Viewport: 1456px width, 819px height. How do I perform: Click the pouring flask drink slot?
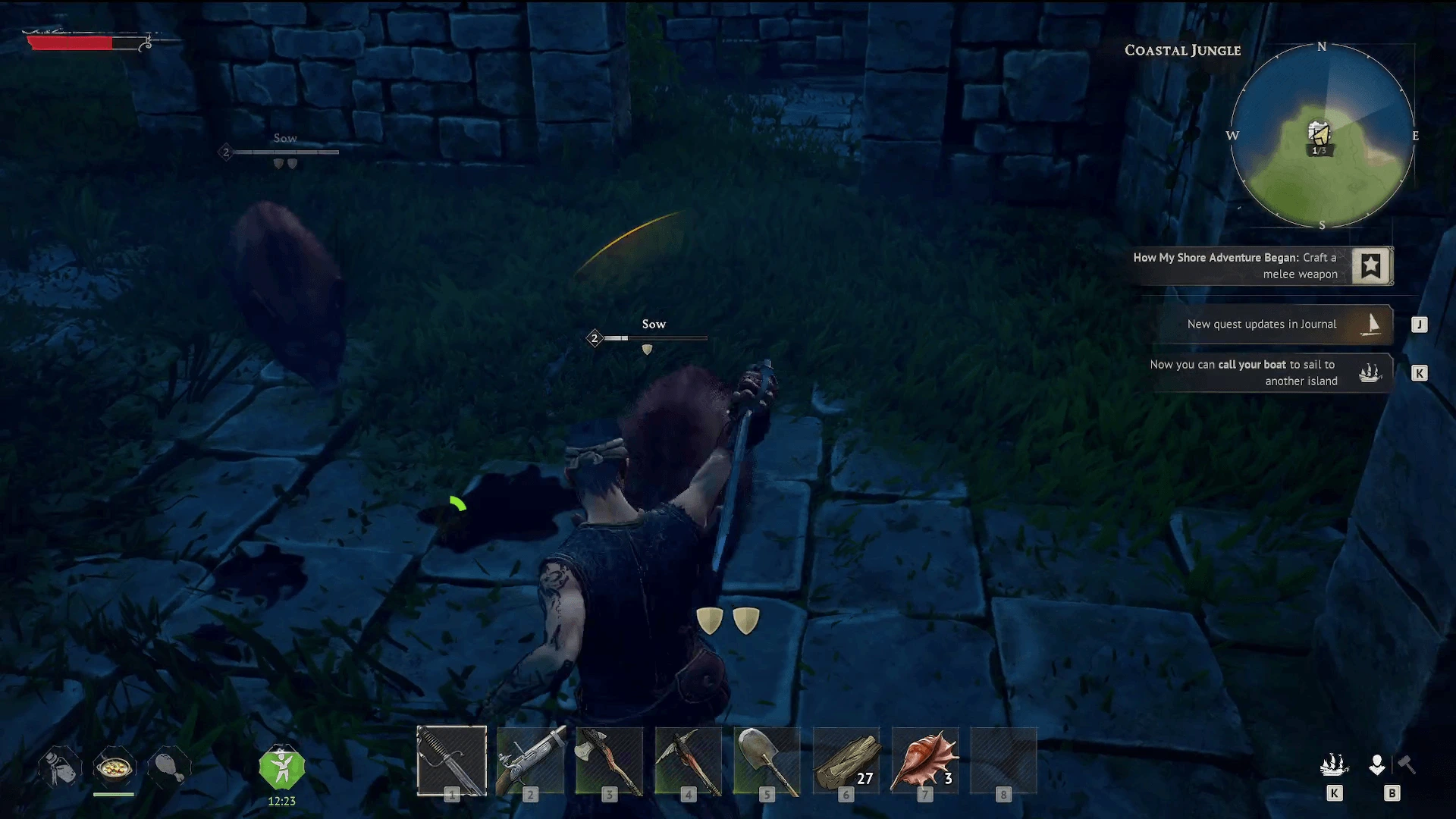[60, 766]
